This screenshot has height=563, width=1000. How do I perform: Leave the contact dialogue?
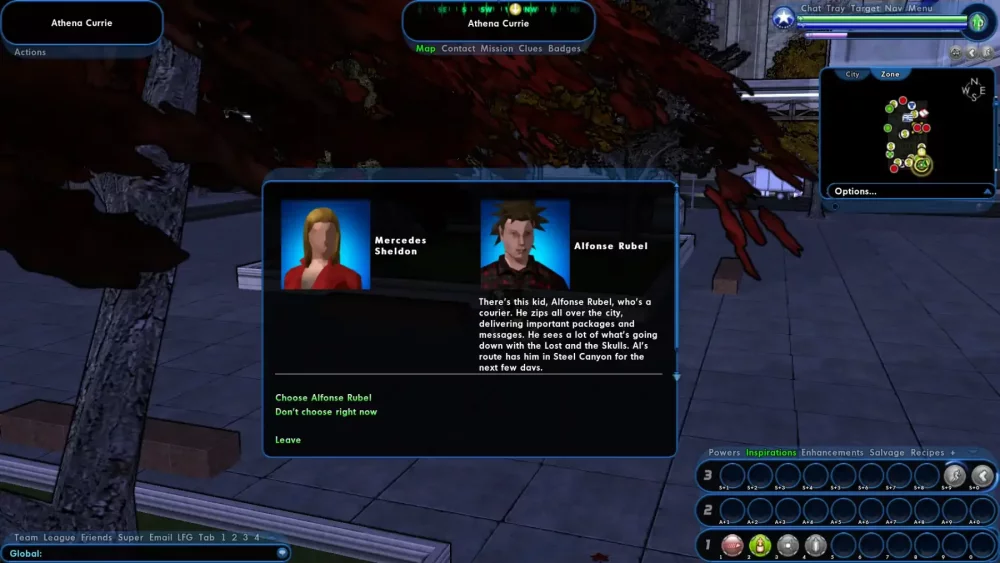coord(288,440)
